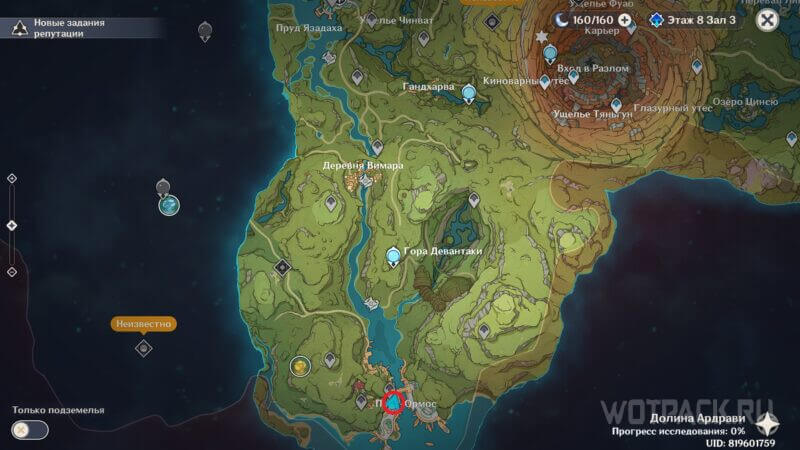Add Original Resin with the plus button
Viewport: 800px width, 450px height.
[x=625, y=19]
